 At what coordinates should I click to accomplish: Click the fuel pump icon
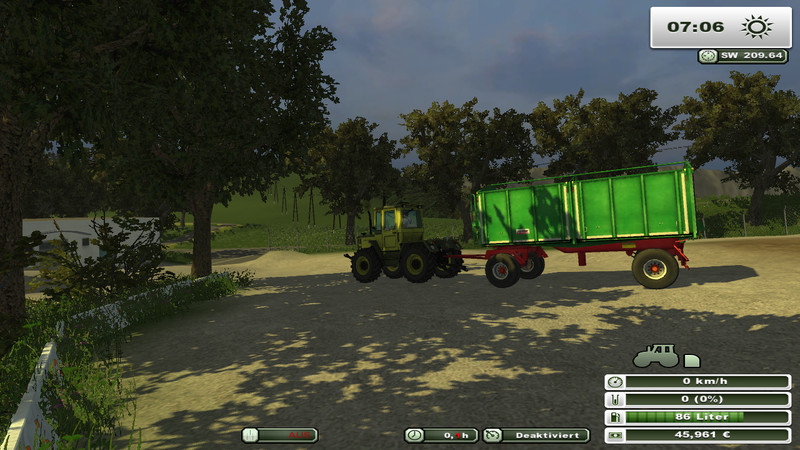[x=614, y=417]
